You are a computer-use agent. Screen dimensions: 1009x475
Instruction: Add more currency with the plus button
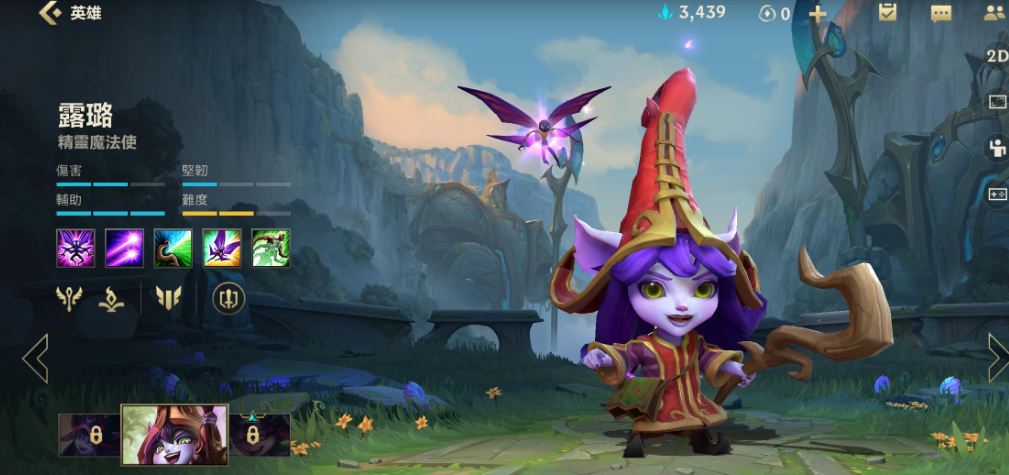tap(817, 13)
